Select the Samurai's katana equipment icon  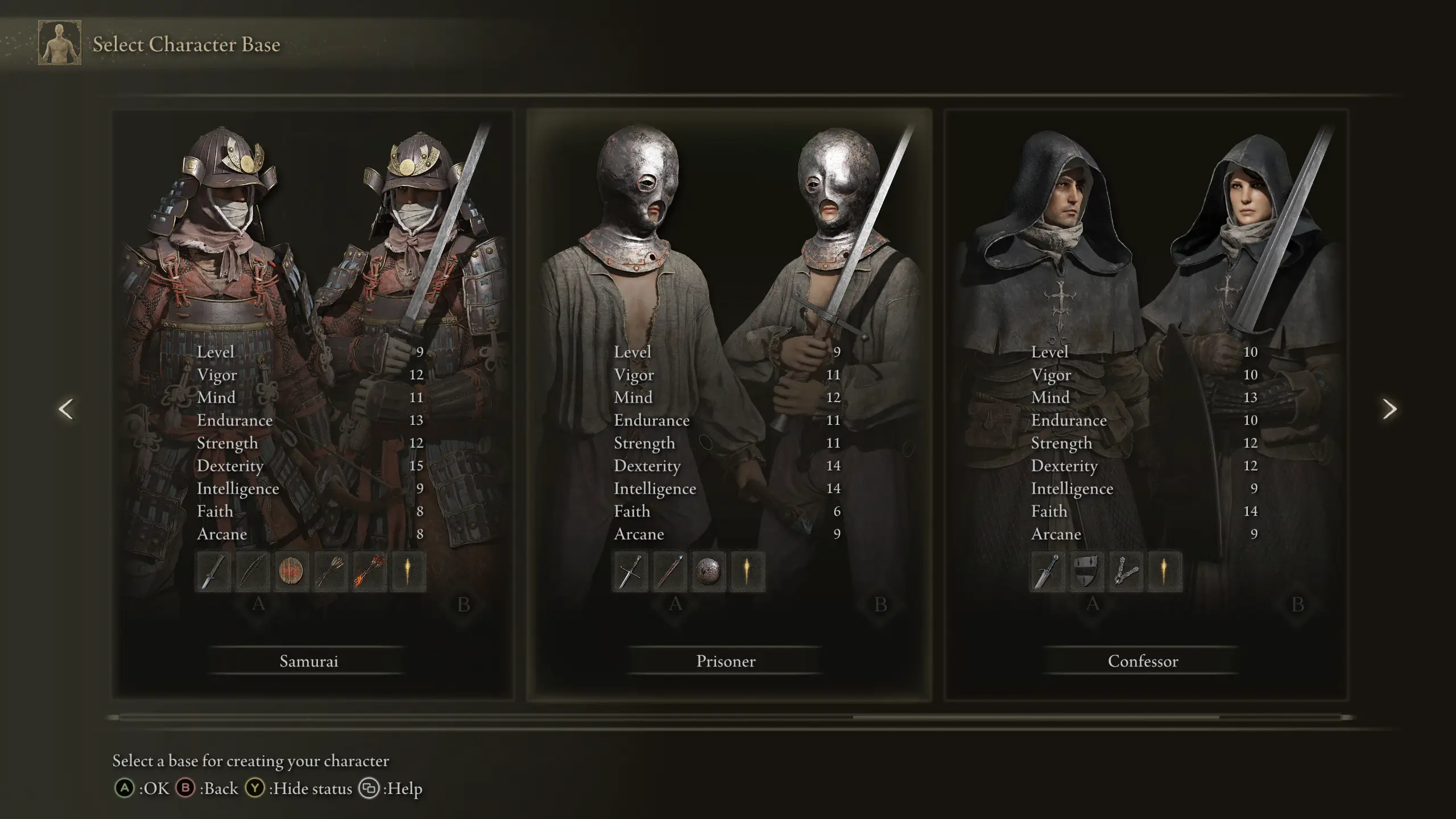(x=214, y=572)
